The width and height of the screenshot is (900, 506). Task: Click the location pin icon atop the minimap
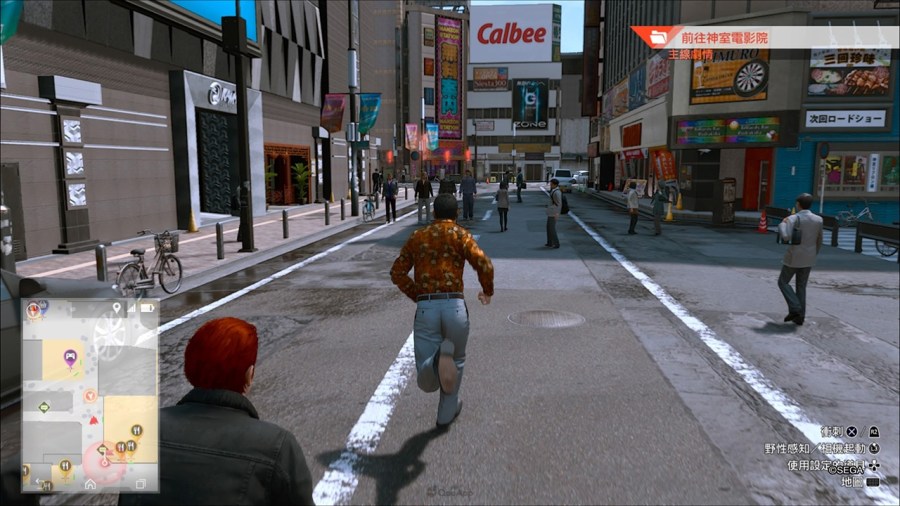pyautogui.click(x=117, y=309)
